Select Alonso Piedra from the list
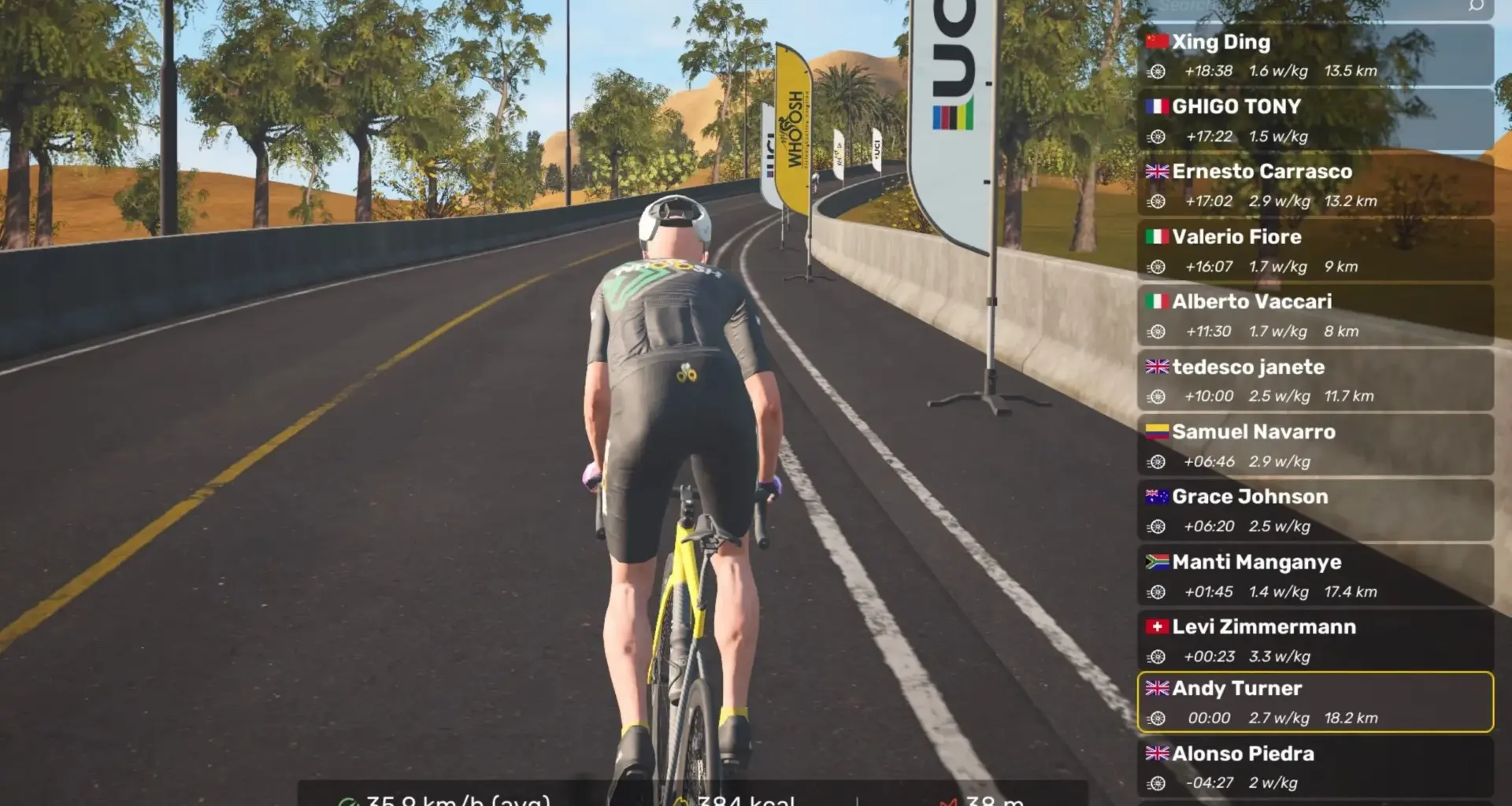The height and width of the screenshot is (806, 1512). tap(1315, 767)
